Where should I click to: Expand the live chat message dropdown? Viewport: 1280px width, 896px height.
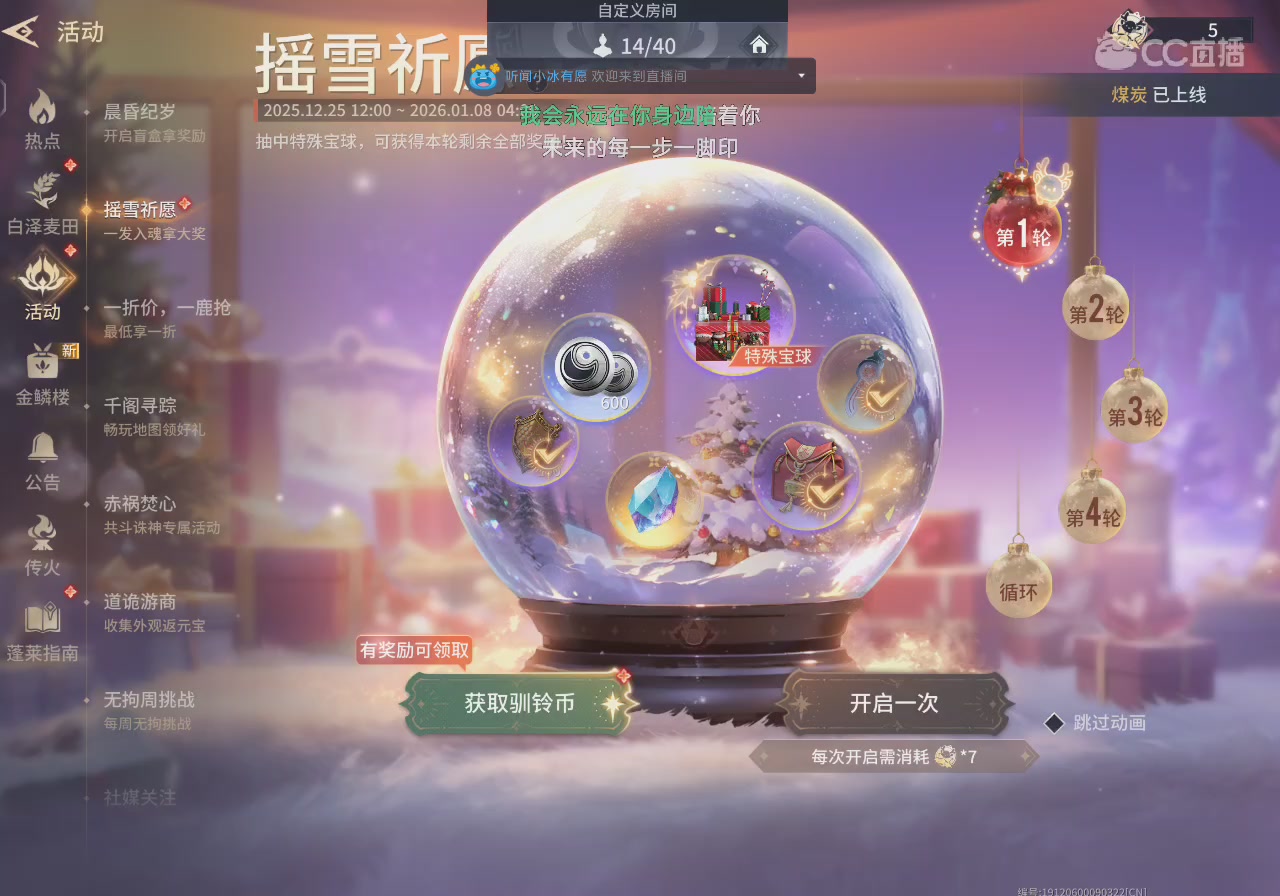799,76
